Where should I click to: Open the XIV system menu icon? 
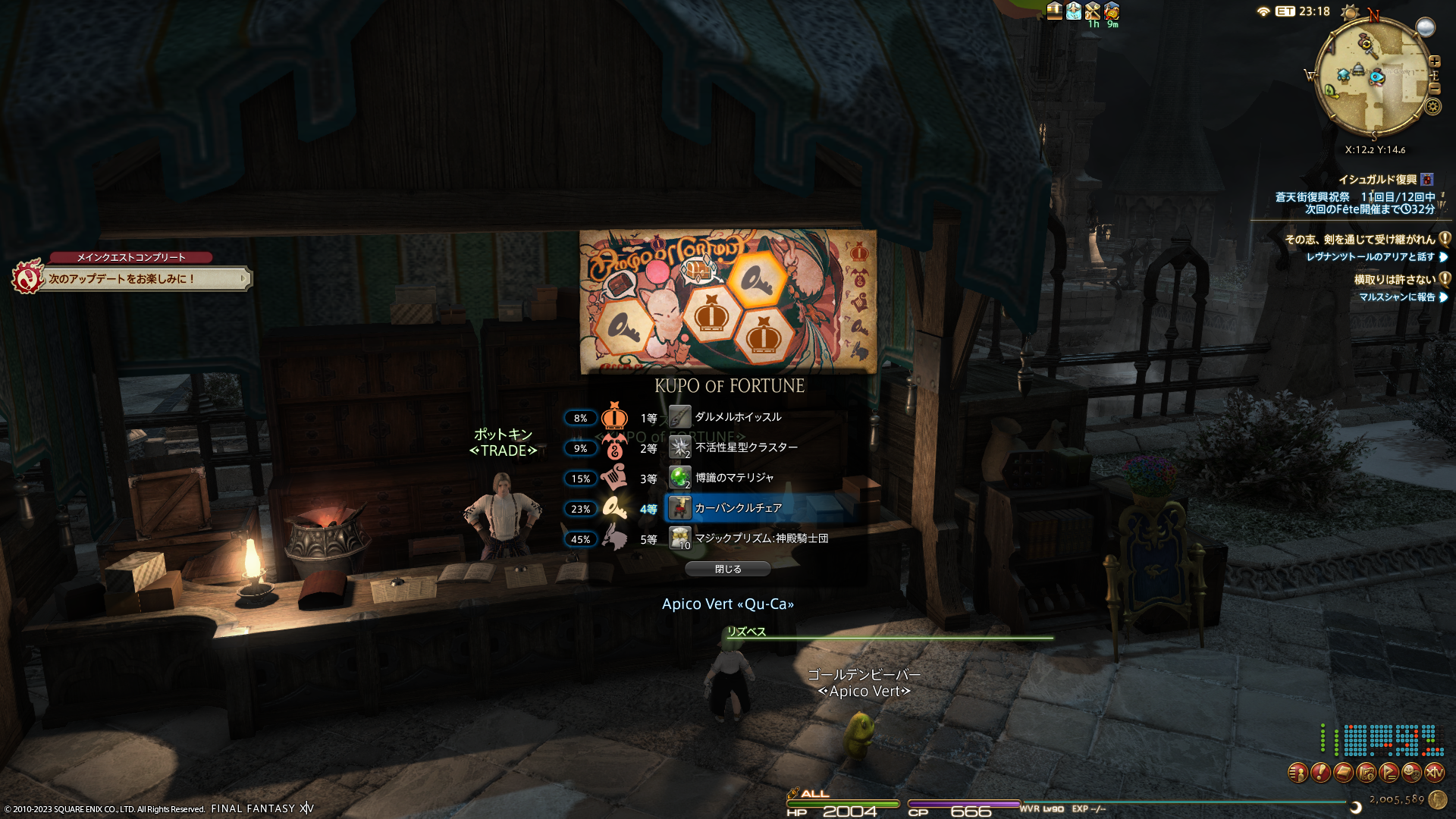[1434, 773]
